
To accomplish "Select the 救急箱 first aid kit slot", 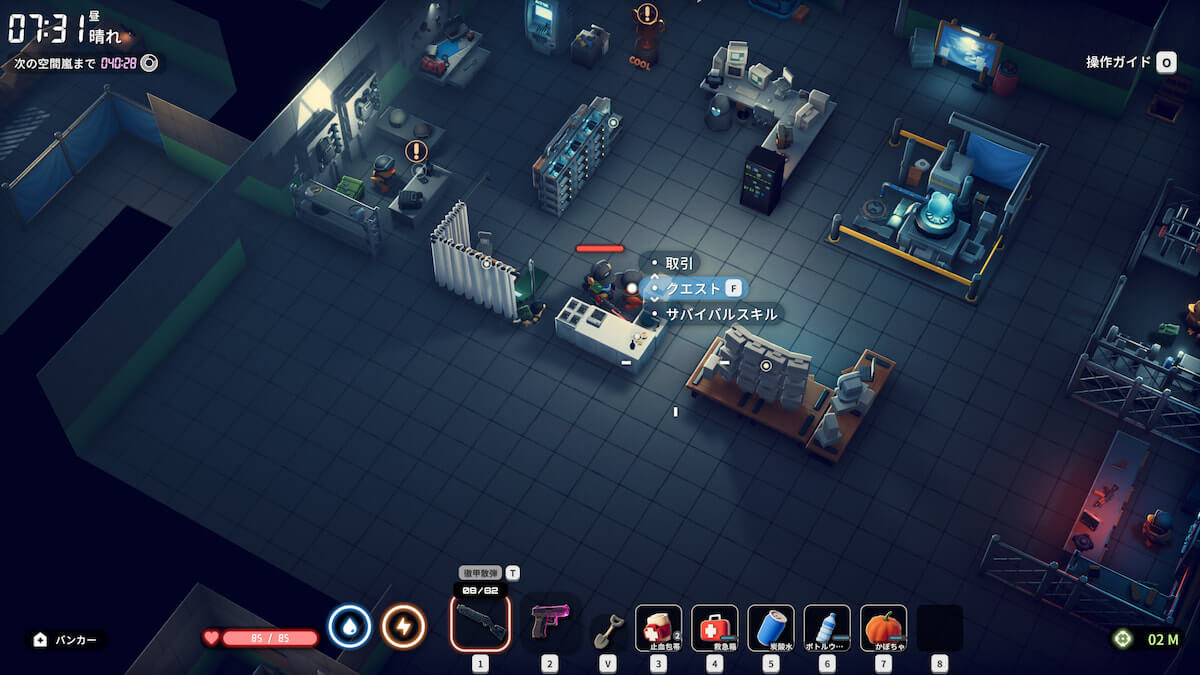I will [715, 628].
